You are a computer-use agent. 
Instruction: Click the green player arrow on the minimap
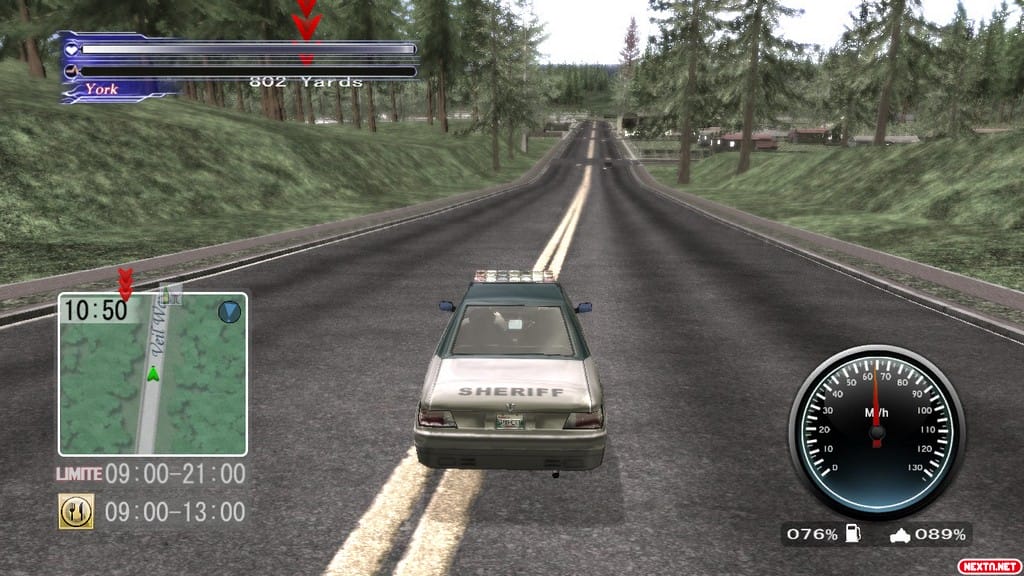pyautogui.click(x=153, y=374)
